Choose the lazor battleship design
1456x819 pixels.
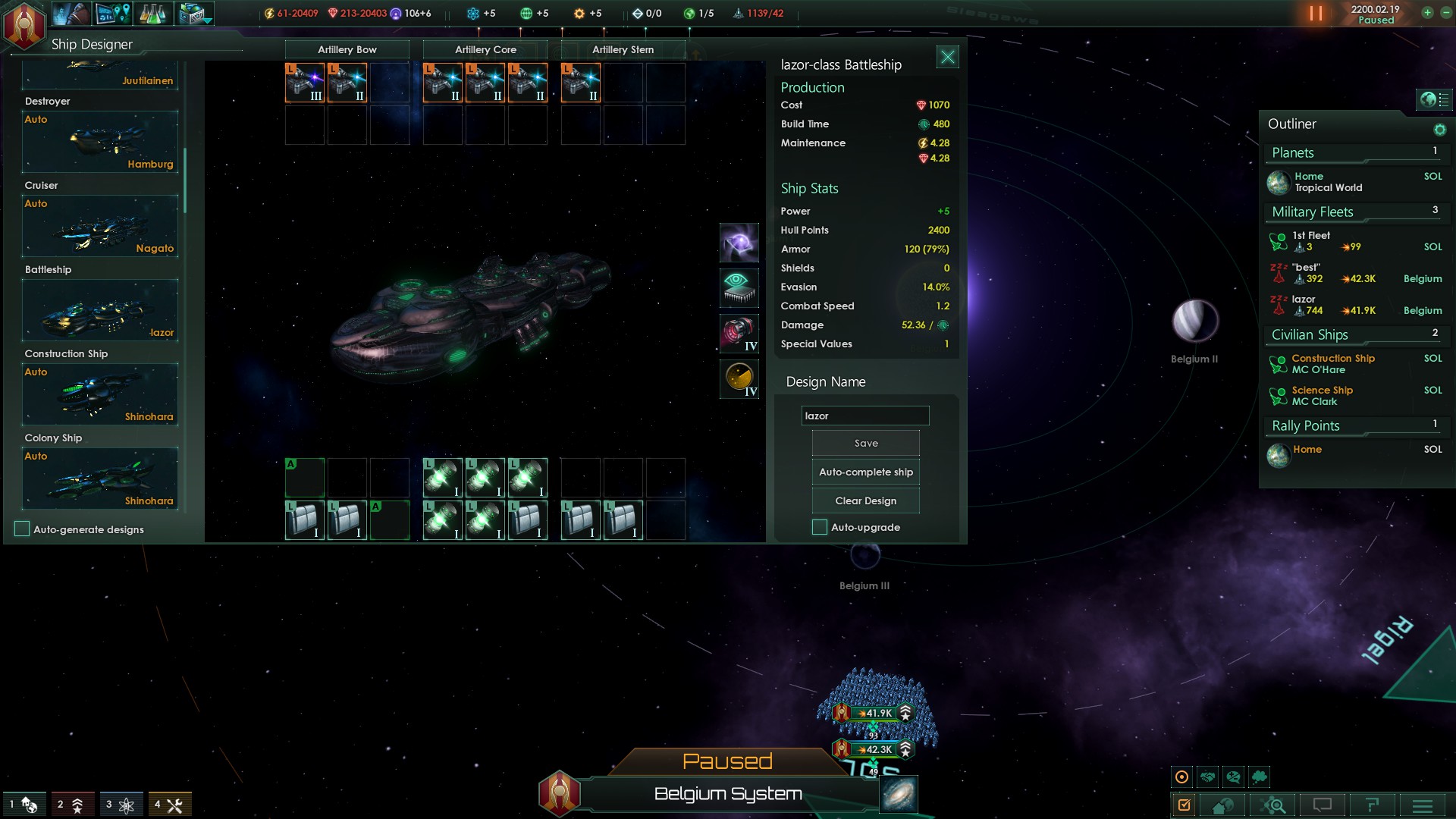click(x=100, y=310)
